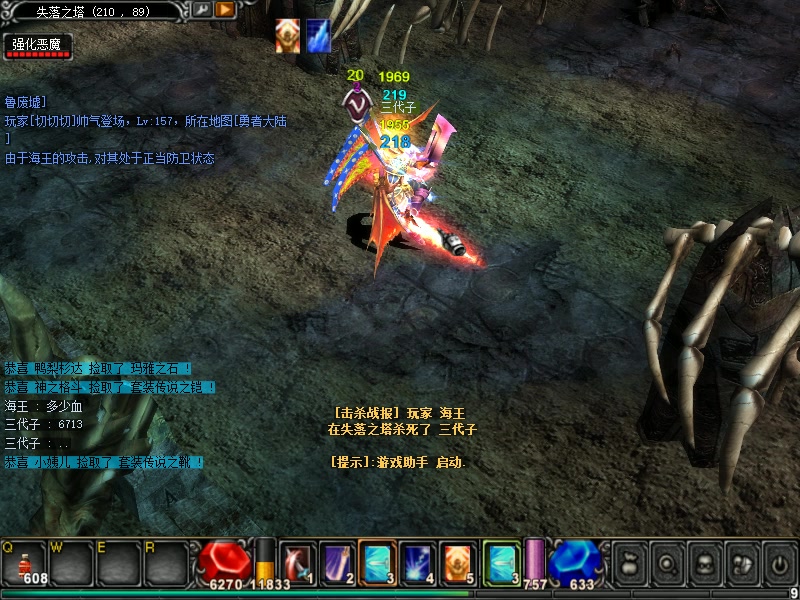The height and width of the screenshot is (600, 800).
Task: Select the 强化恶魔 target frame
Action: 38,46
